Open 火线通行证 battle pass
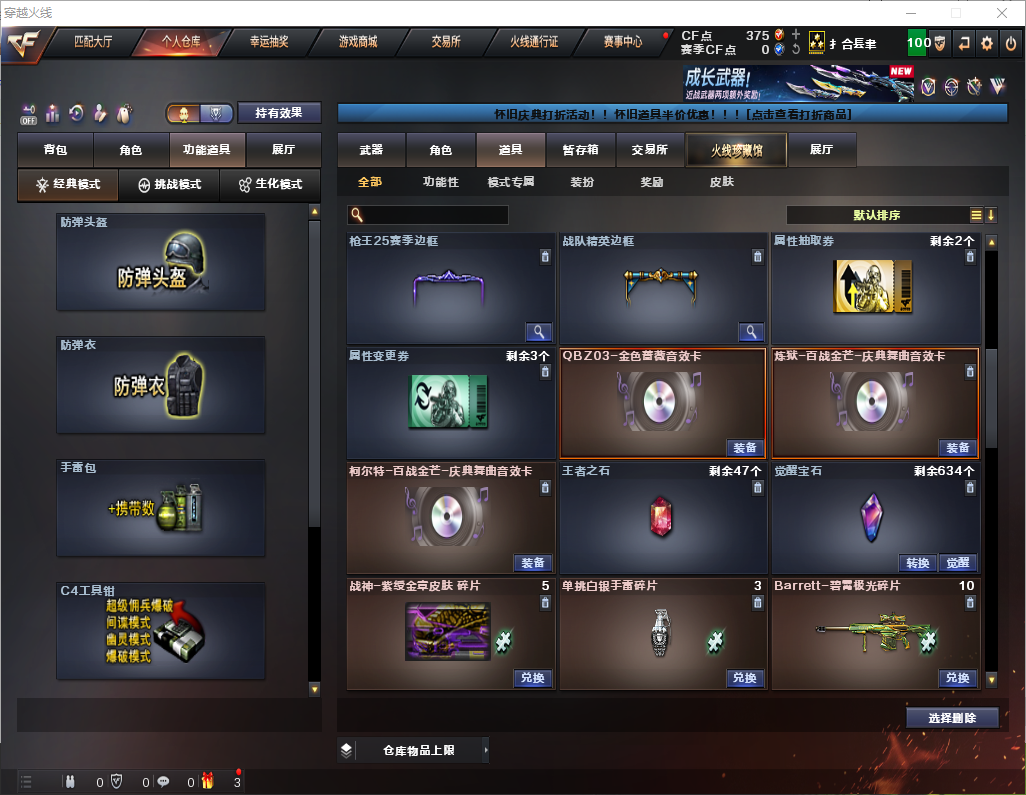The width and height of the screenshot is (1026, 795). click(x=534, y=43)
